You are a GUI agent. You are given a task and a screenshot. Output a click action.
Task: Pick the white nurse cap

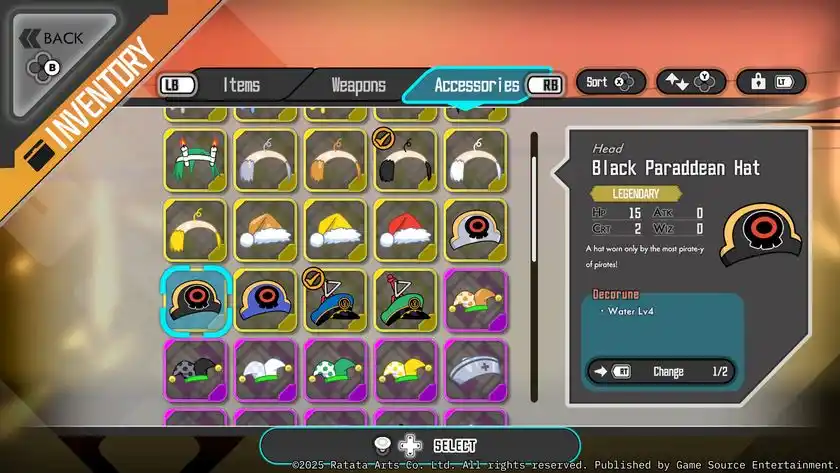[476, 370]
